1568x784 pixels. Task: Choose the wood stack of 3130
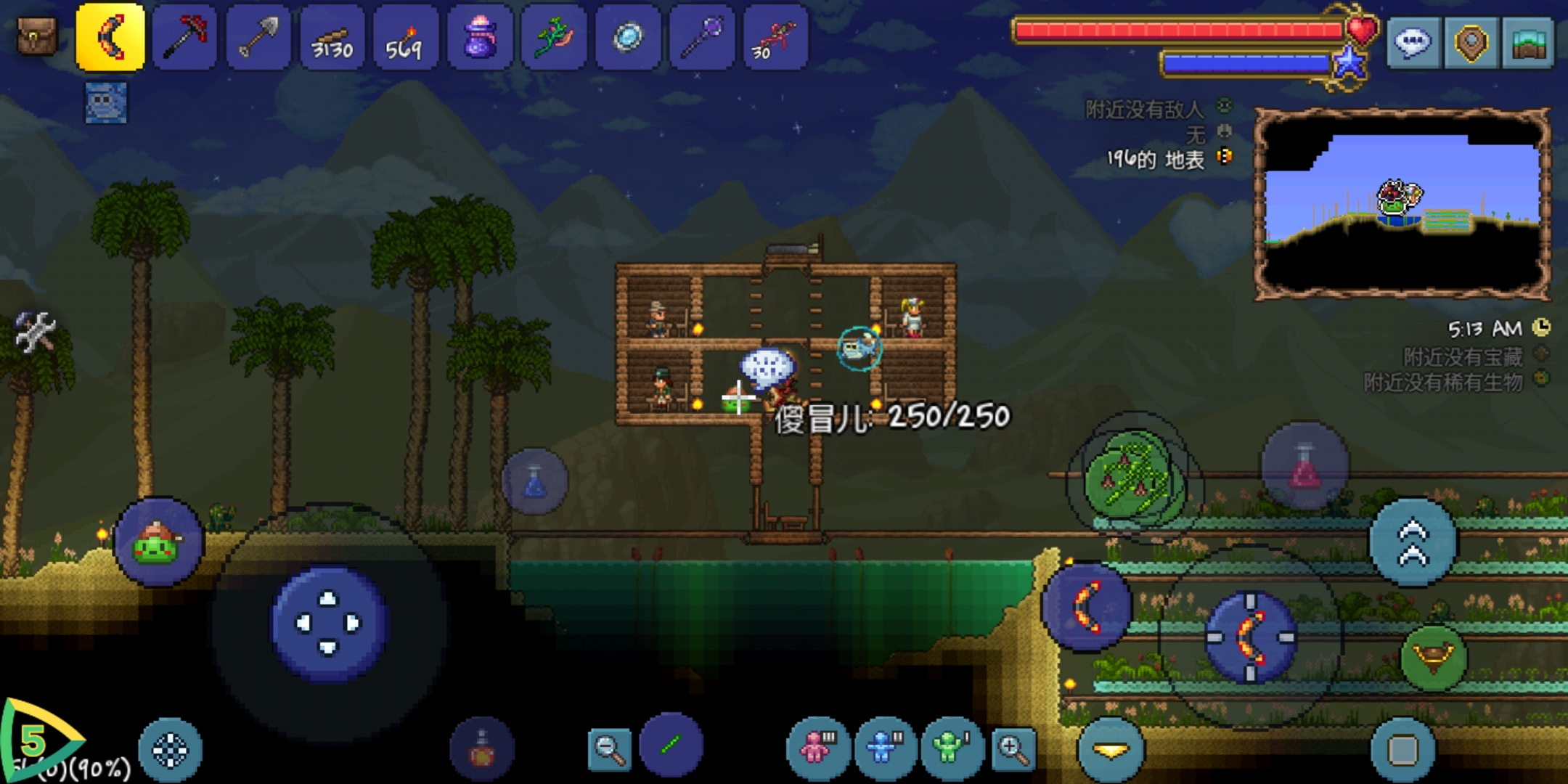(x=332, y=36)
